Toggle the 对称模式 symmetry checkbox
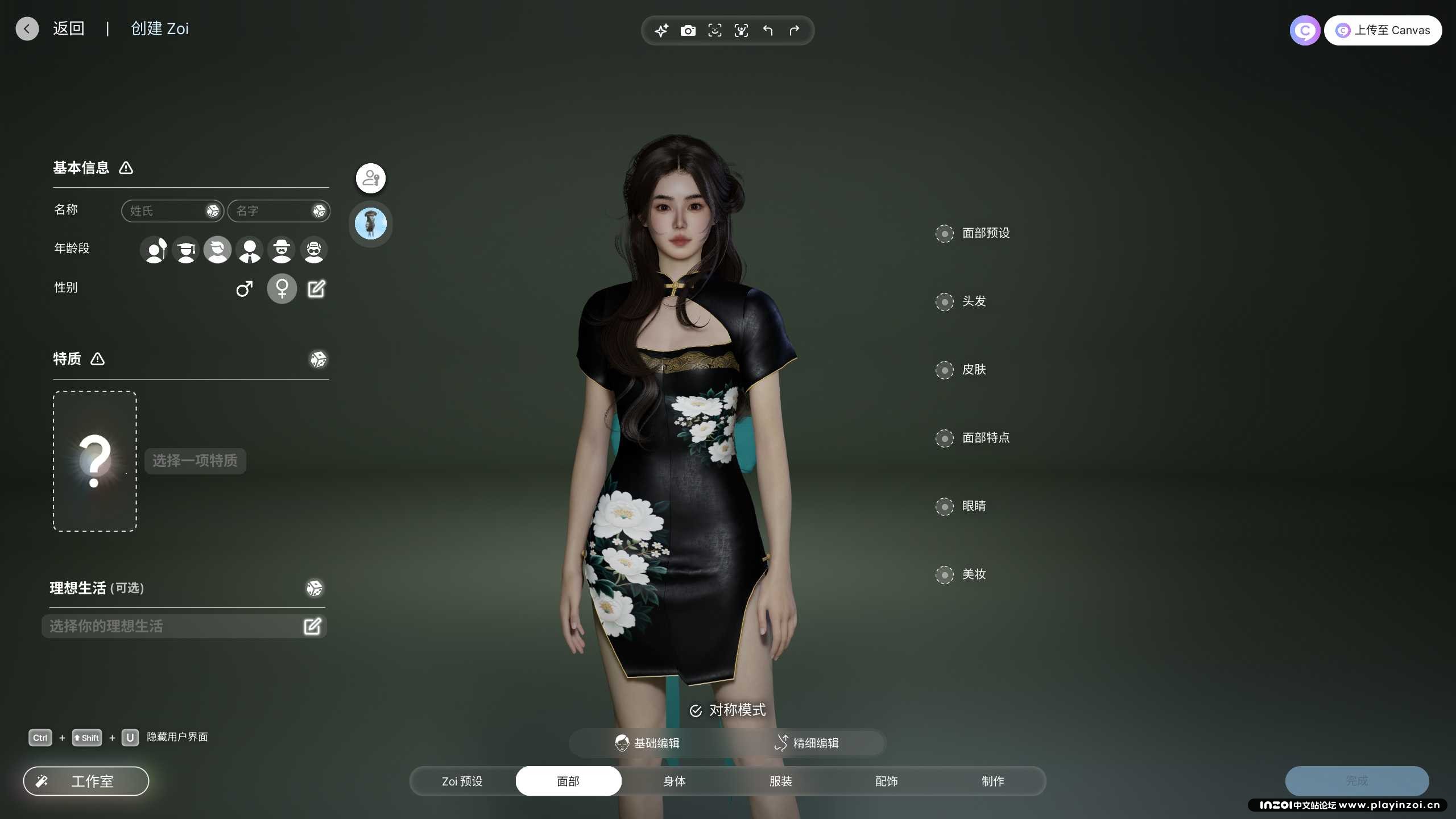This screenshot has width=1456, height=819. (x=696, y=711)
